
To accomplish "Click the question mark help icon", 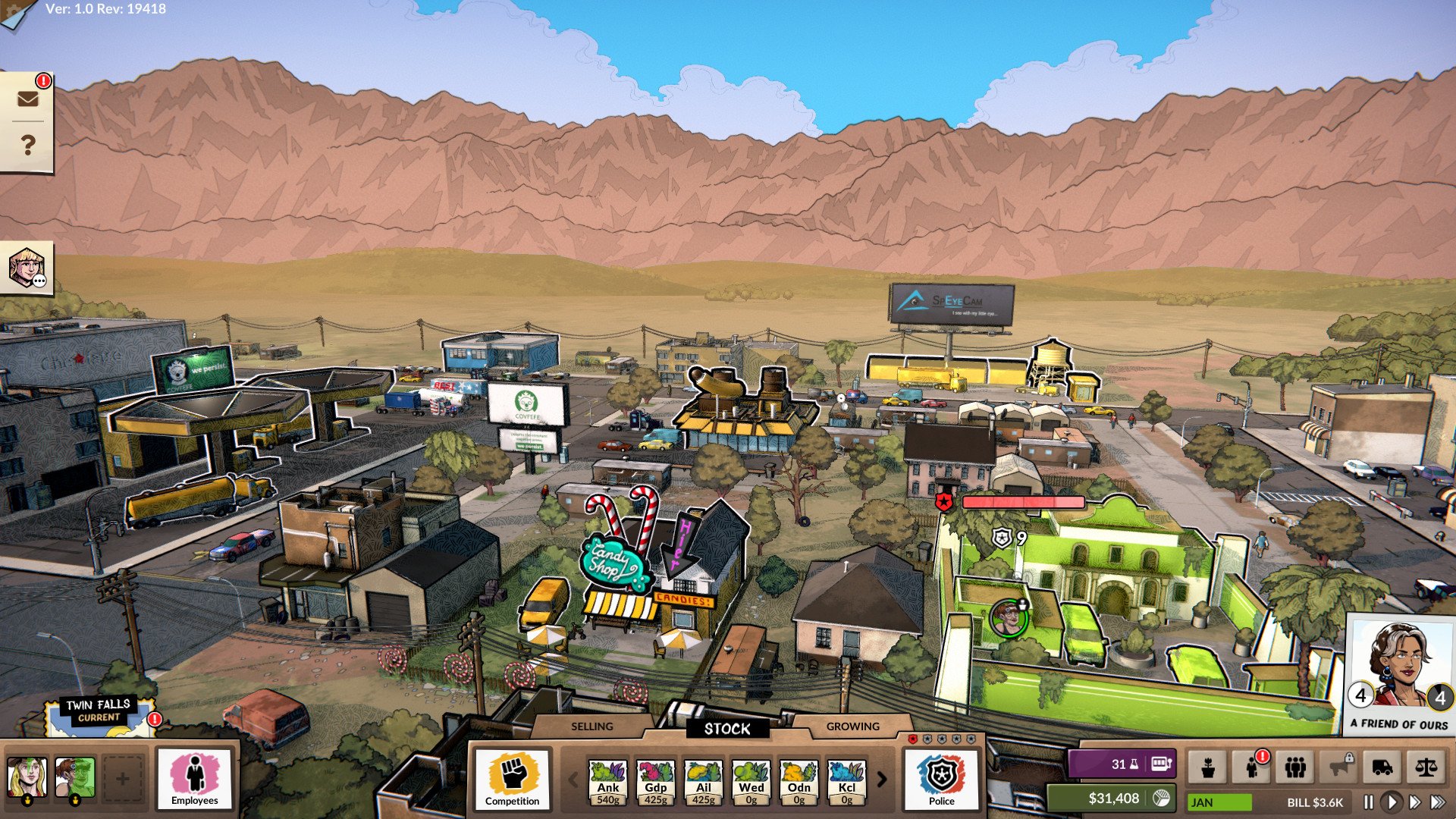I will click(27, 143).
